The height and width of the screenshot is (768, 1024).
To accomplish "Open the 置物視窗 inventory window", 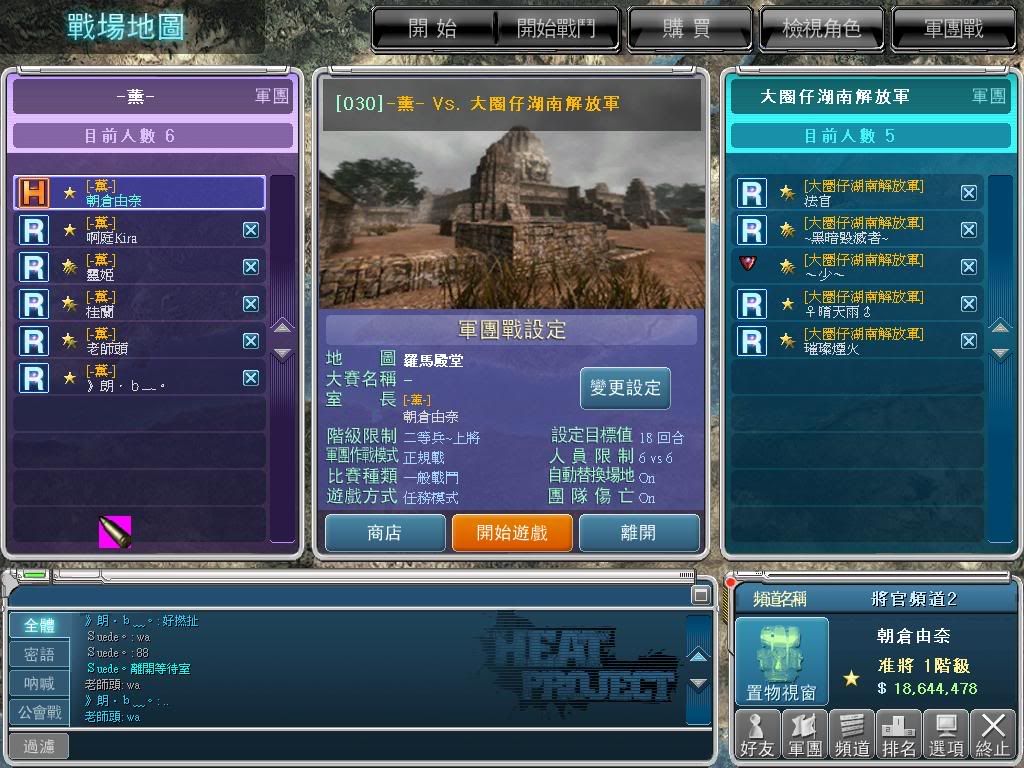I will coord(782,662).
